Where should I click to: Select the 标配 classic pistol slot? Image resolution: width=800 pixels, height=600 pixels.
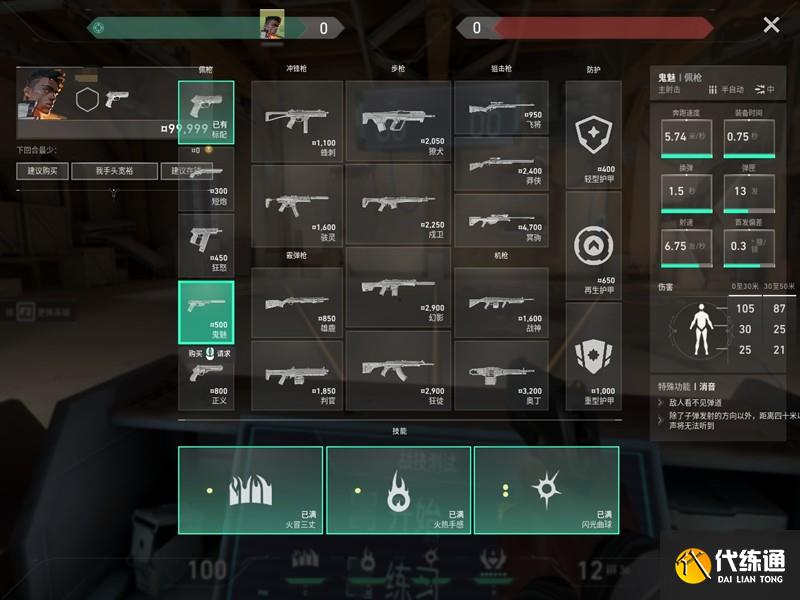pos(206,113)
